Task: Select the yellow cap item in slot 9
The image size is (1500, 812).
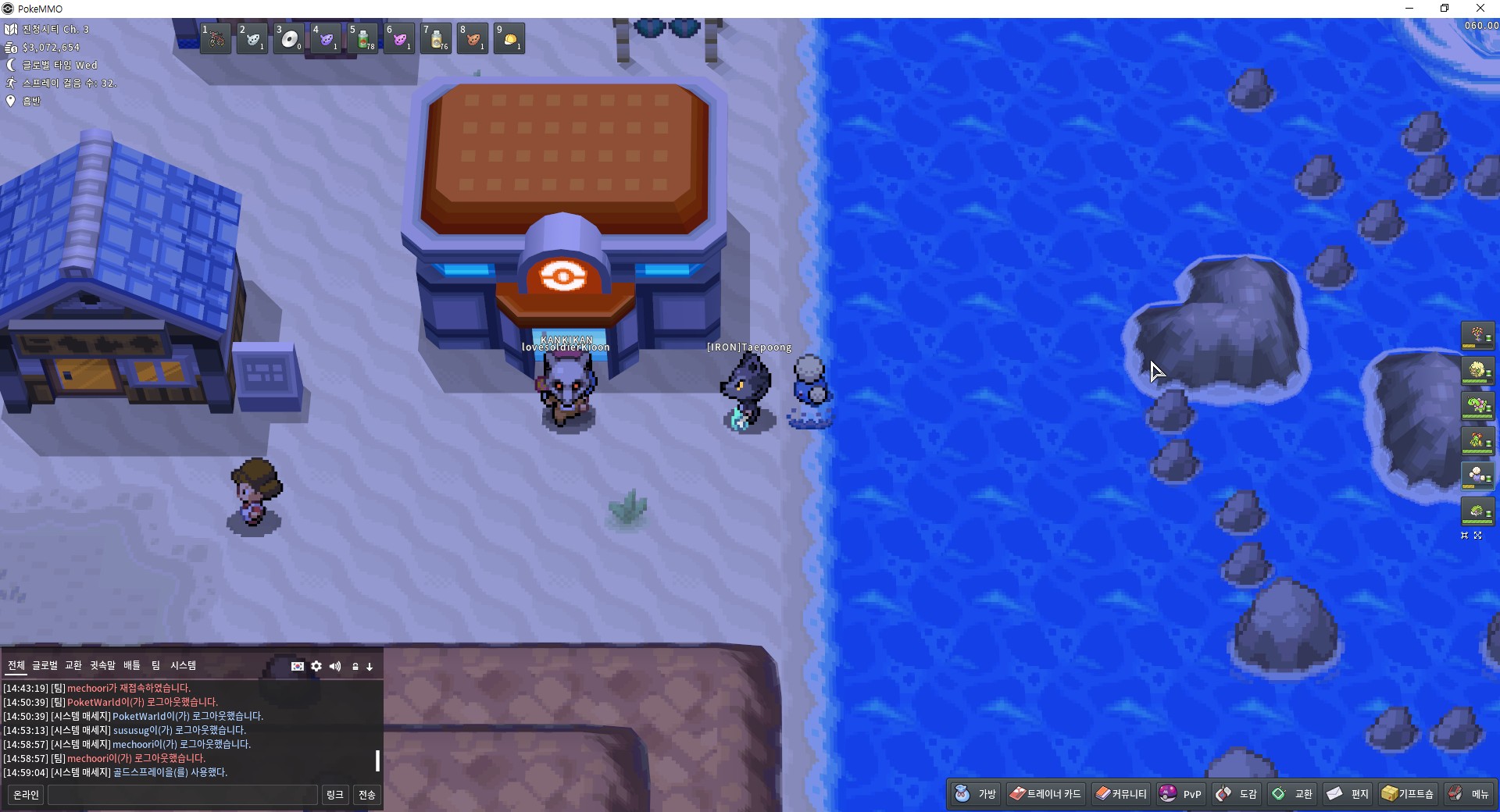Action: (x=509, y=39)
